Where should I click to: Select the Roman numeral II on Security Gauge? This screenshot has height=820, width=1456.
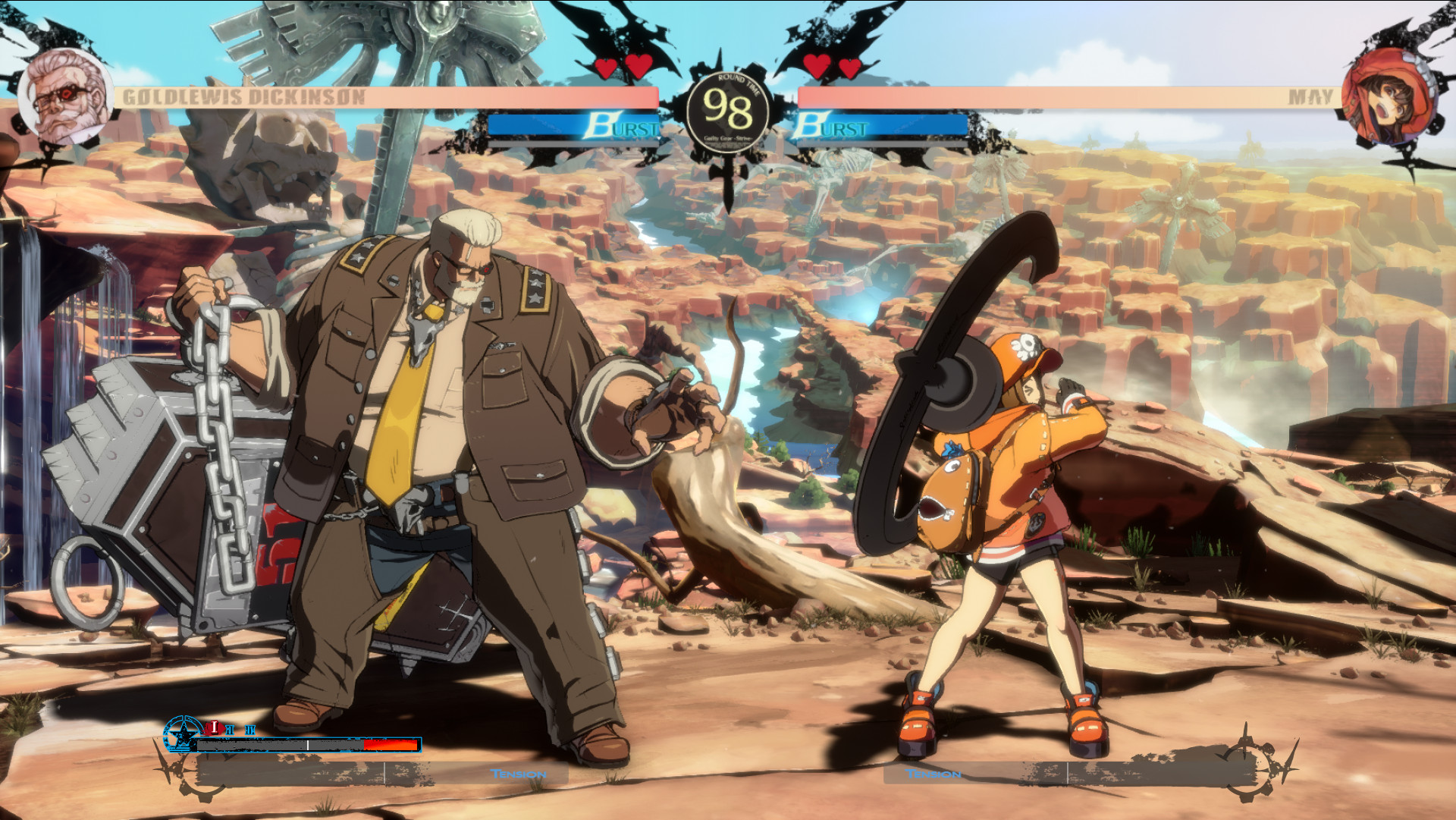231,728
